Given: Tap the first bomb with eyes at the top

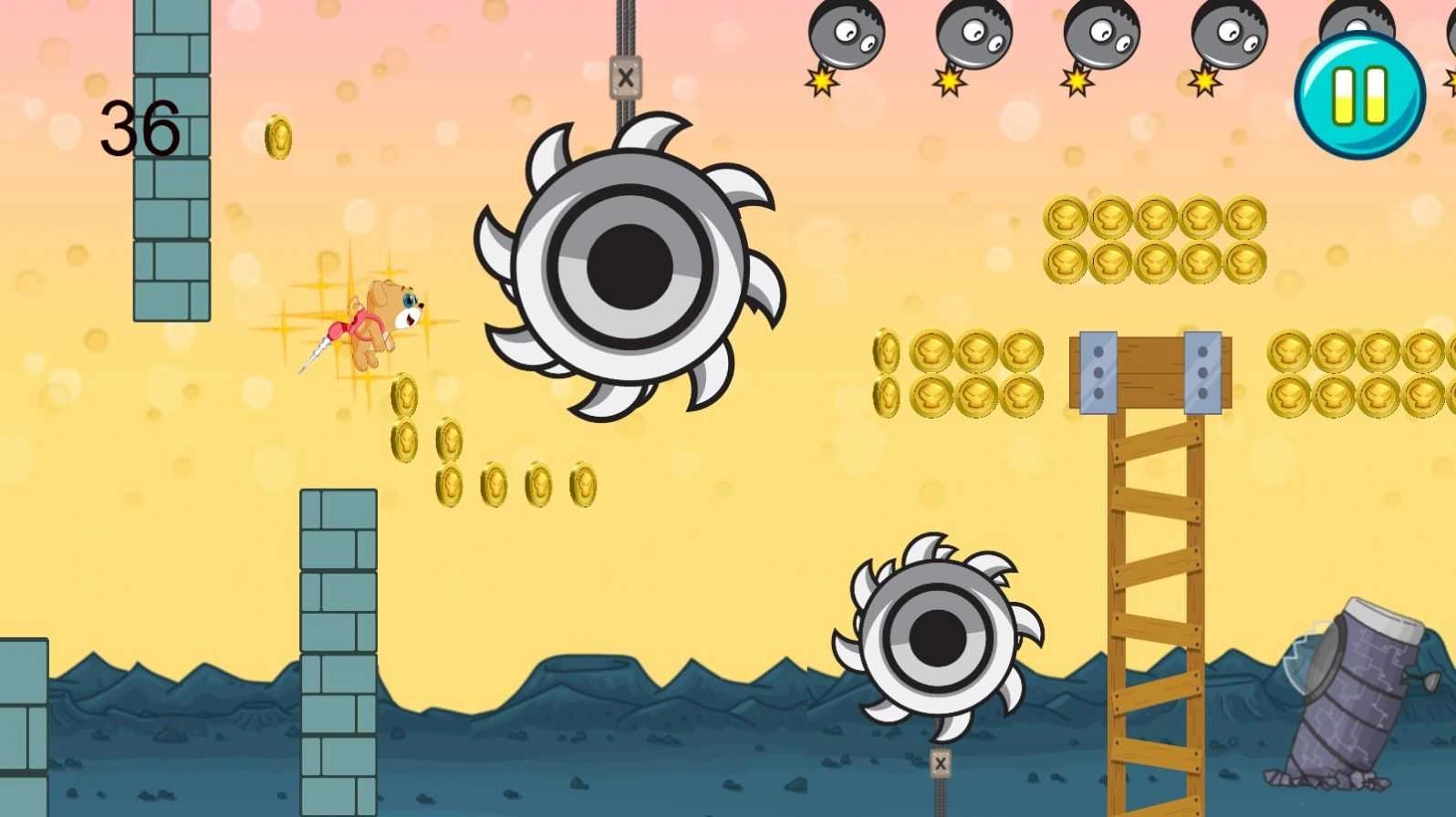Looking at the screenshot, I should click(847, 32).
